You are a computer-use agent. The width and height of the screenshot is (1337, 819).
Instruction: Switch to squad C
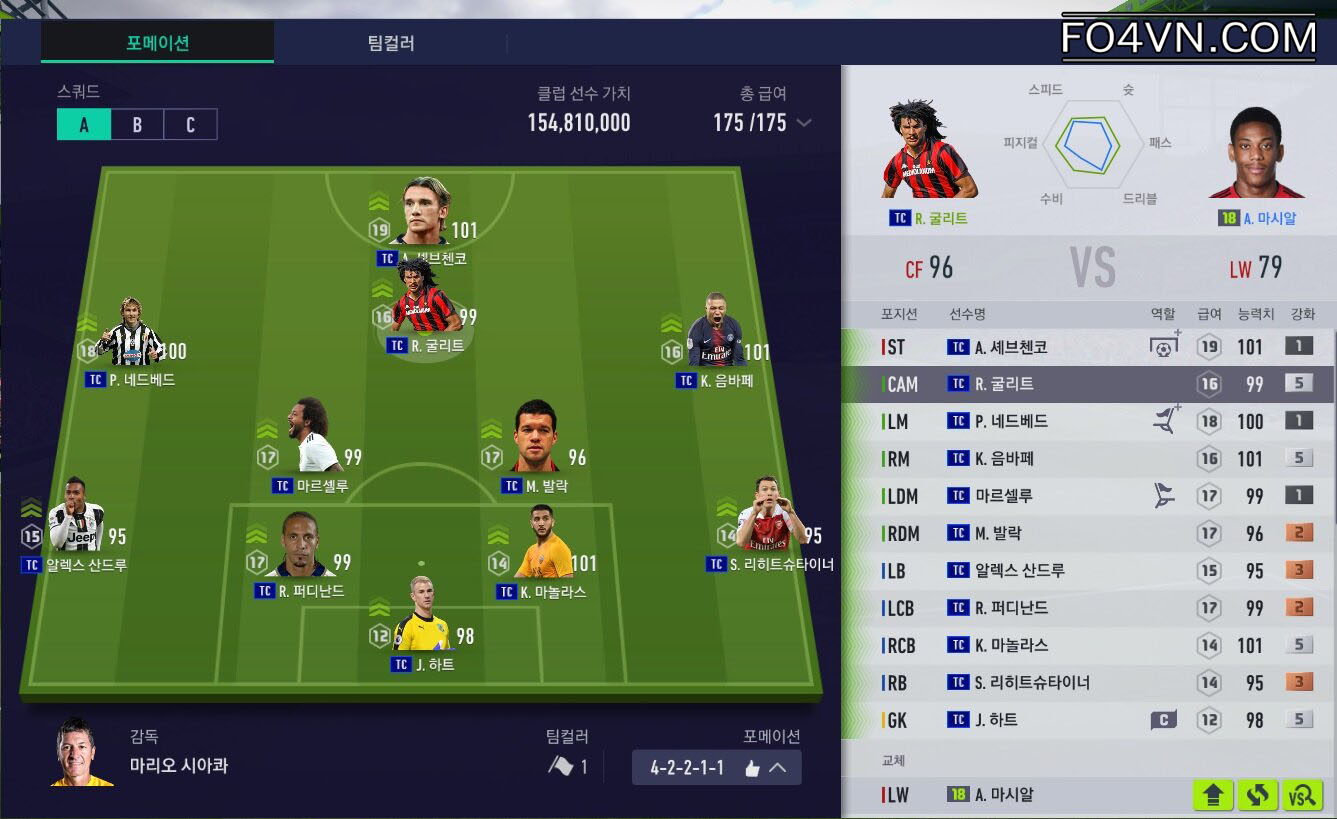pyautogui.click(x=190, y=124)
